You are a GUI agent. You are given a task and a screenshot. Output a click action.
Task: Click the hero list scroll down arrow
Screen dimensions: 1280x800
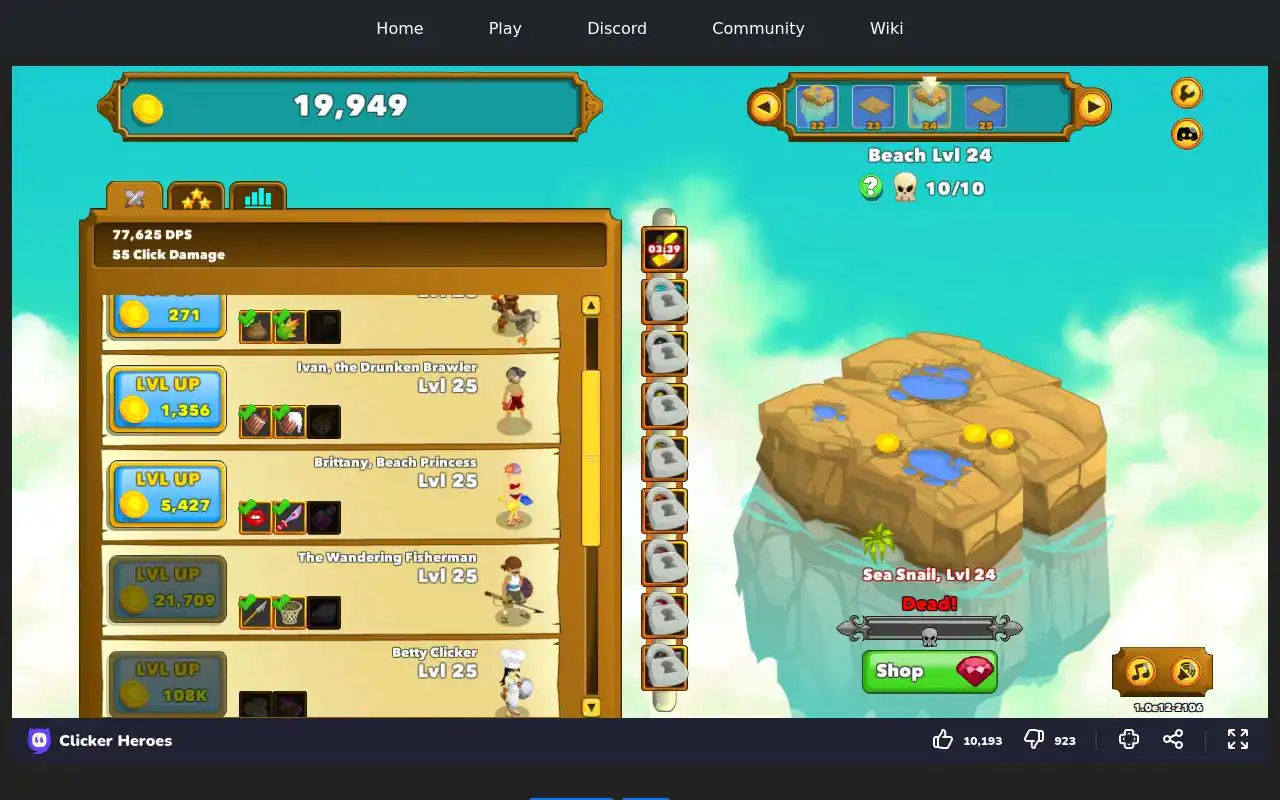point(591,707)
